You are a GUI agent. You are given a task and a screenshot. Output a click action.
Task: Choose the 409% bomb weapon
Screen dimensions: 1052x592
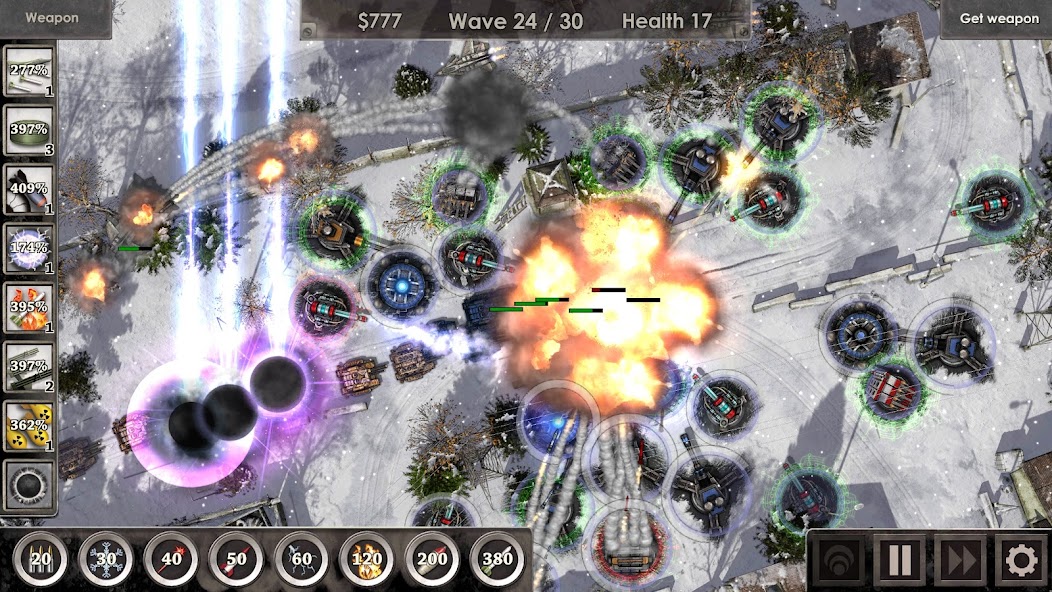click(x=29, y=189)
